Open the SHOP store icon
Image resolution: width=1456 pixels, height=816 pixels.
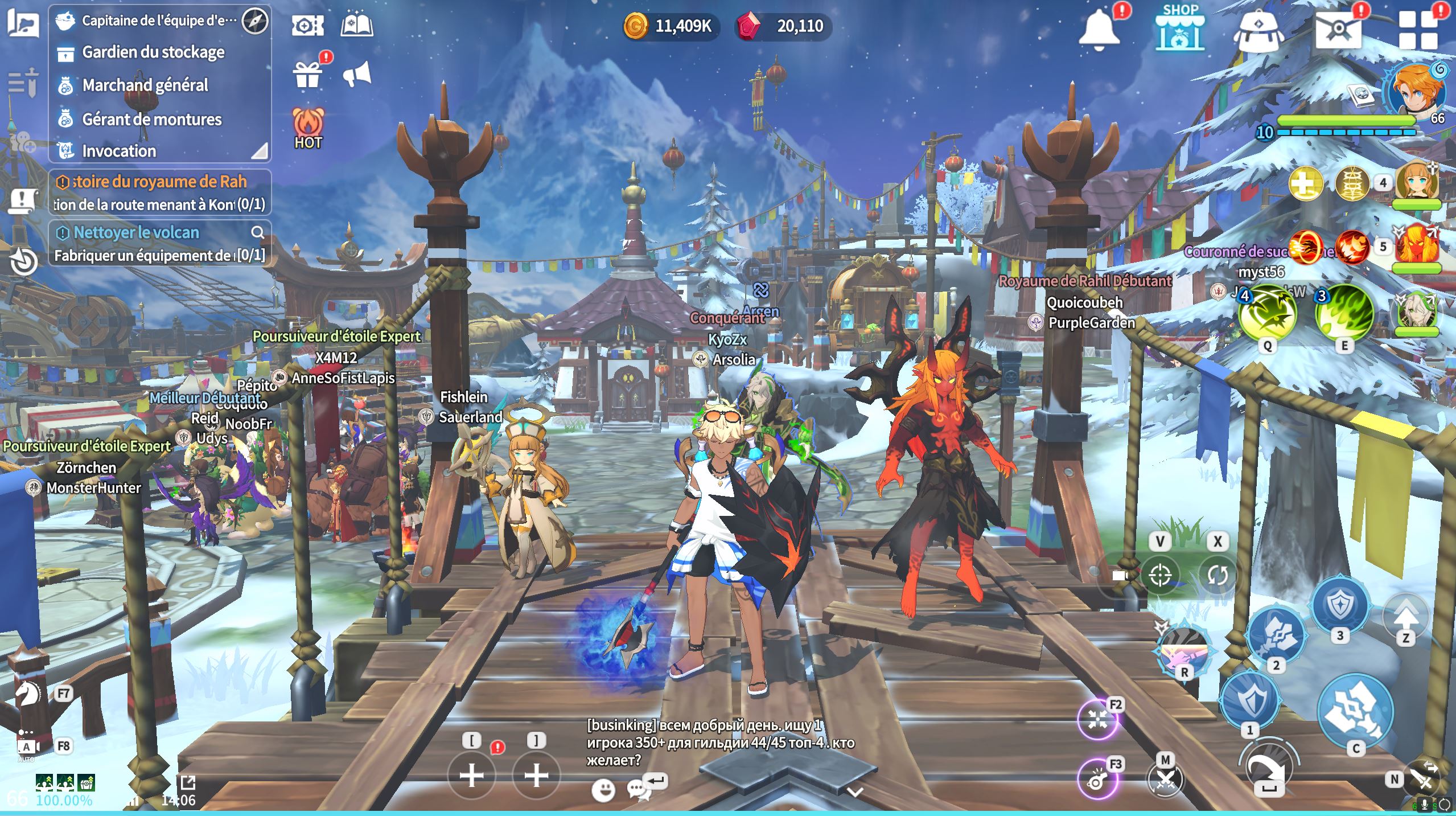click(1179, 28)
